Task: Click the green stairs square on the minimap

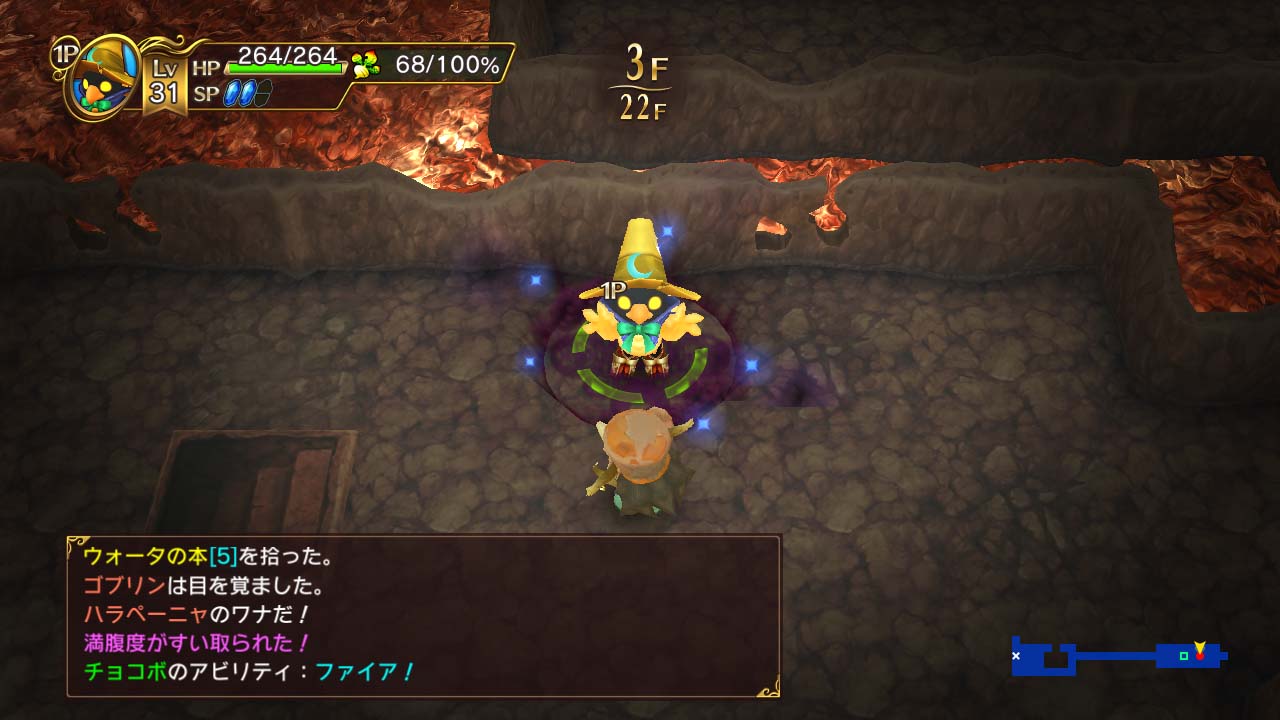Action: 1184,656
